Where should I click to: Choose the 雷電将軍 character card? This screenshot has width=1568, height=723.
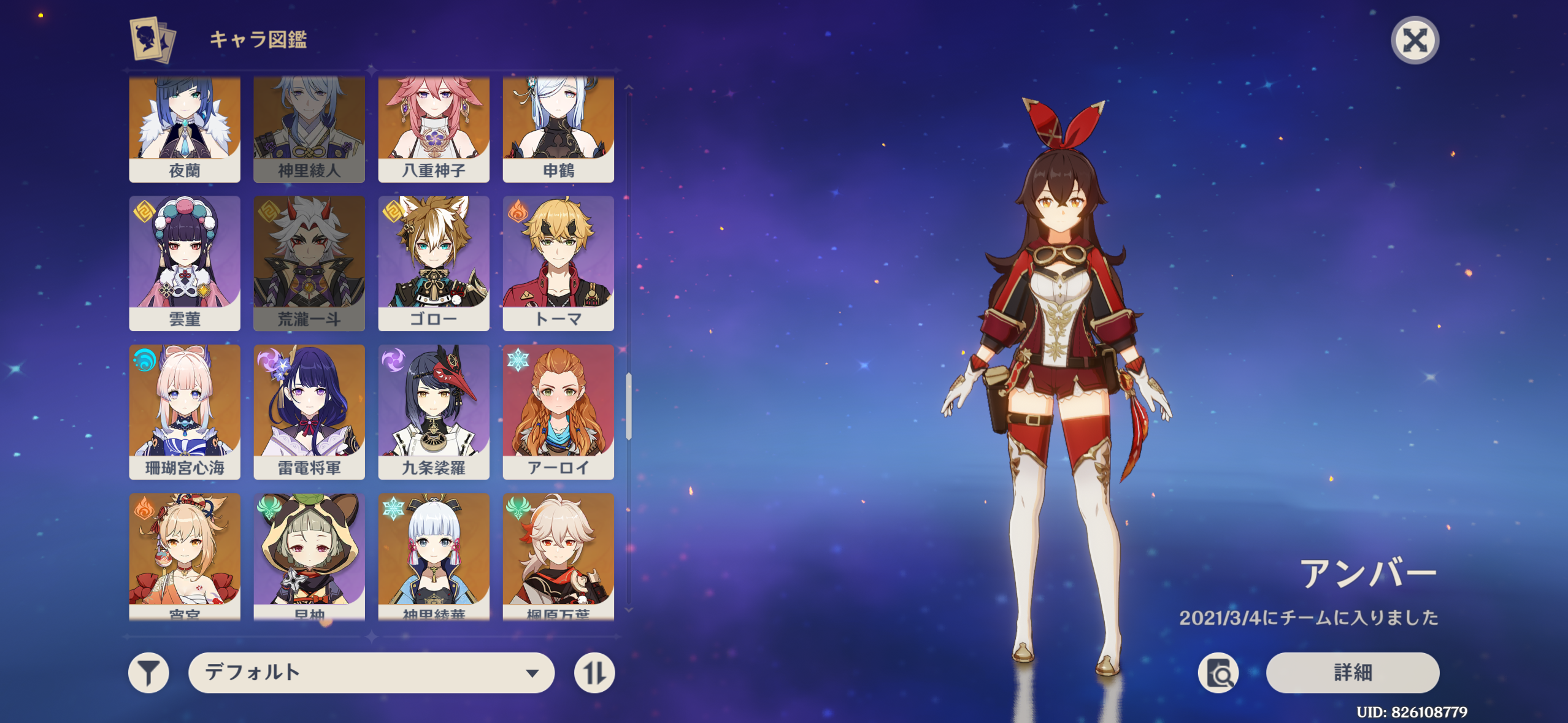coord(309,412)
